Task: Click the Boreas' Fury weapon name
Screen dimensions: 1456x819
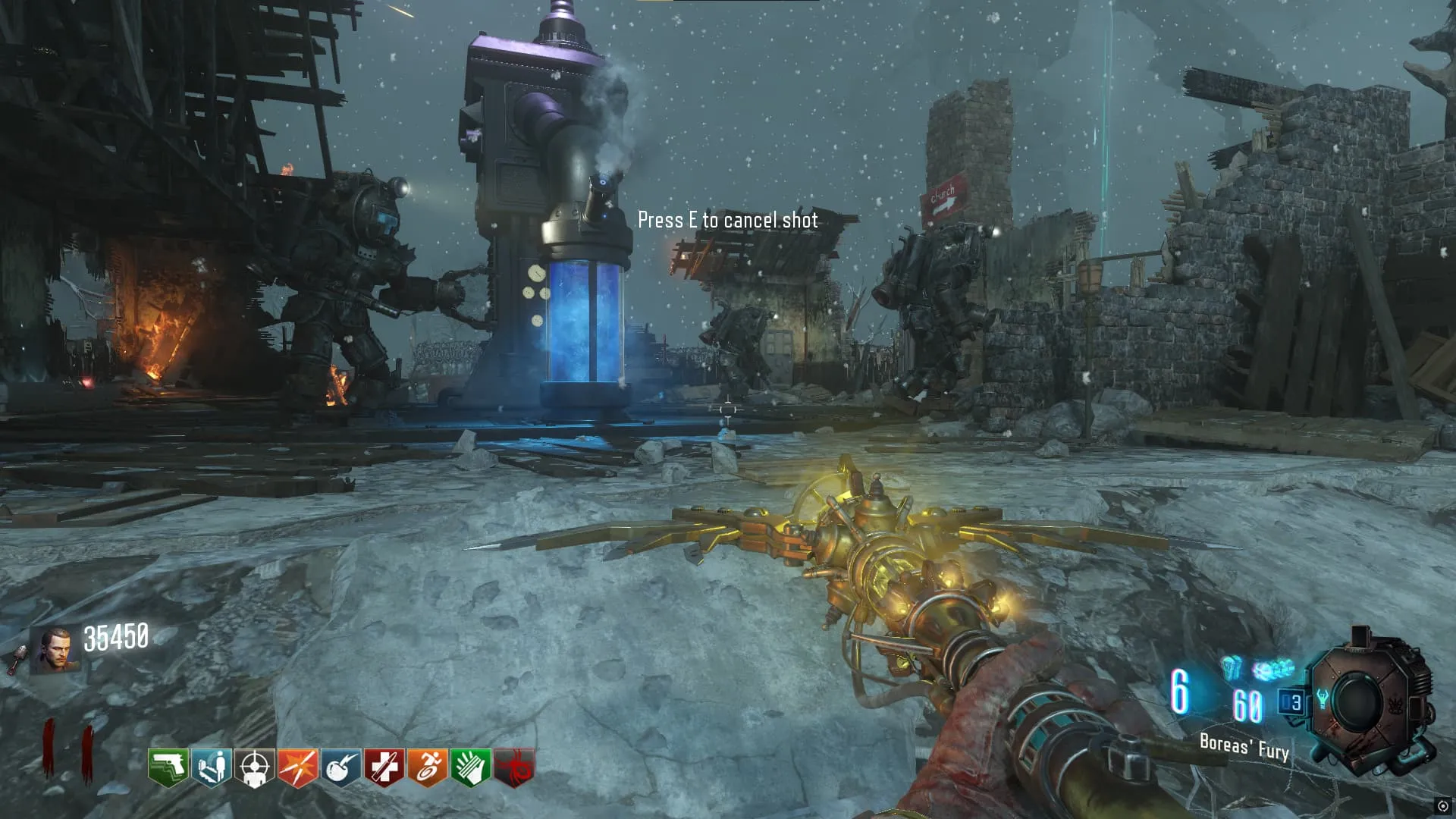Action: (1244, 747)
